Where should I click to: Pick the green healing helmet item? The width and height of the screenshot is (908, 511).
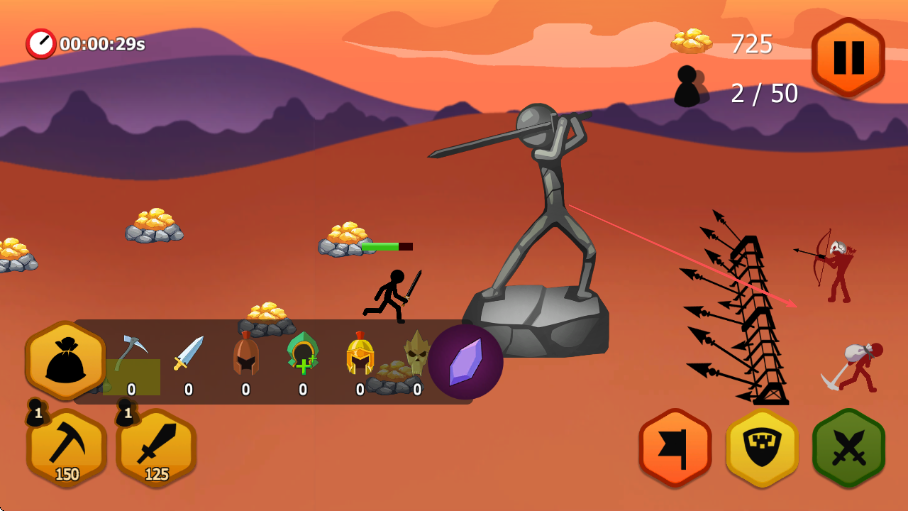pyautogui.click(x=302, y=354)
